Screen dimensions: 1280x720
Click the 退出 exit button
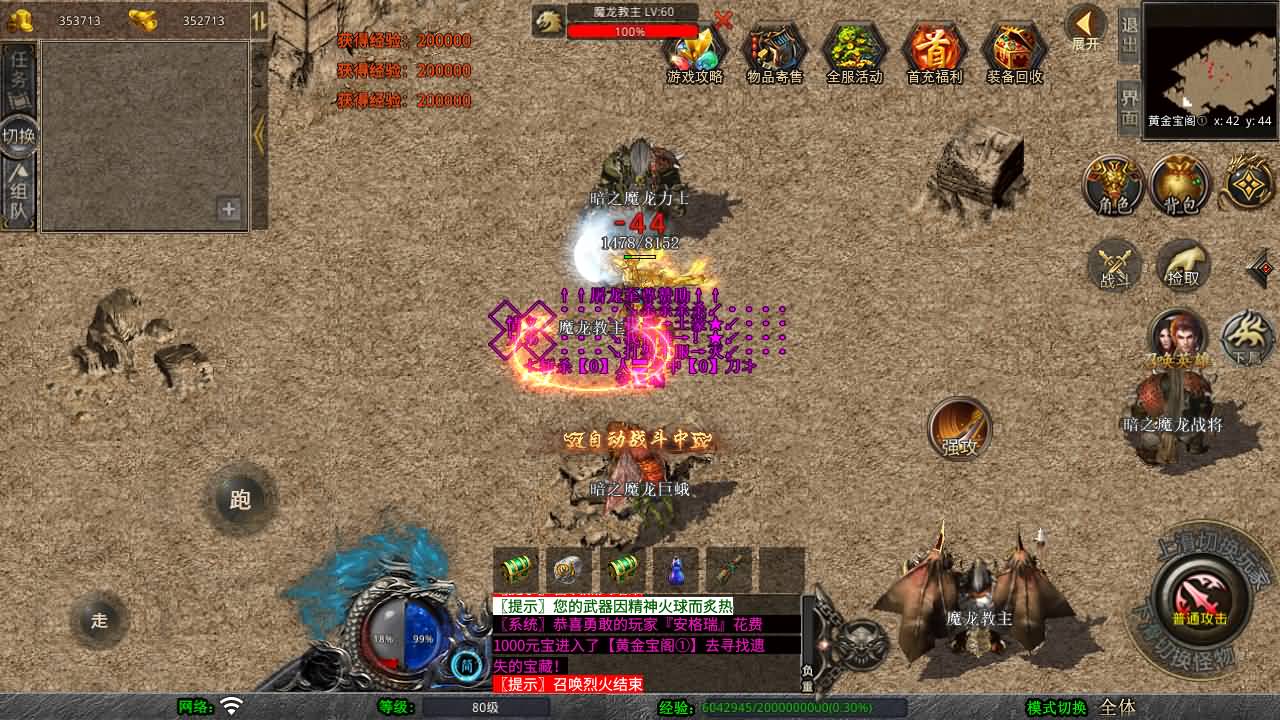(1129, 37)
